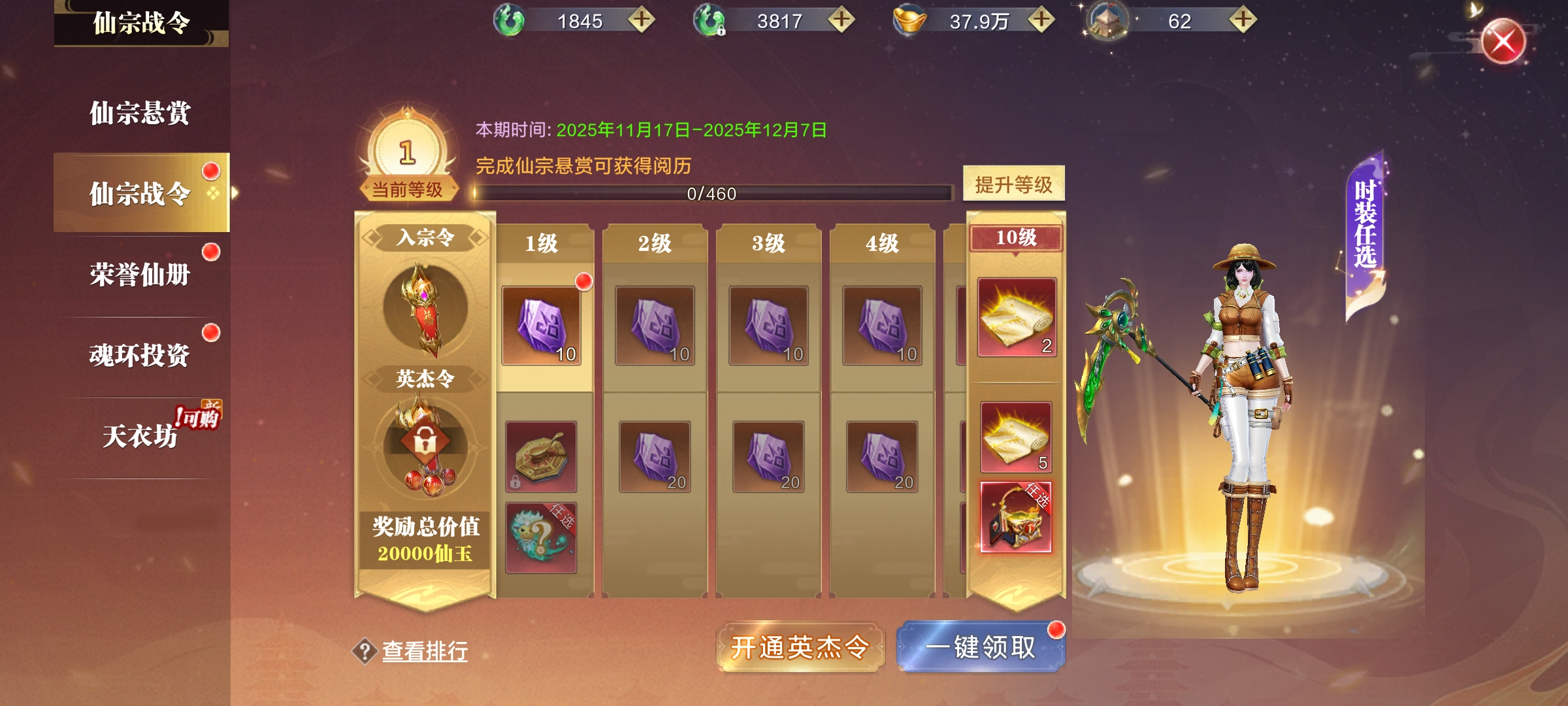This screenshot has height=706, width=1568.
Task: Go to the 魂环投资 tab
Action: click(x=140, y=355)
